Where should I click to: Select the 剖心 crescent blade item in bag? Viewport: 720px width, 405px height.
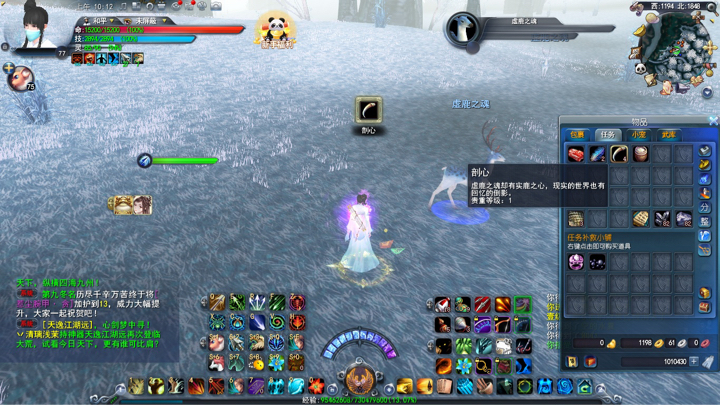(619, 153)
